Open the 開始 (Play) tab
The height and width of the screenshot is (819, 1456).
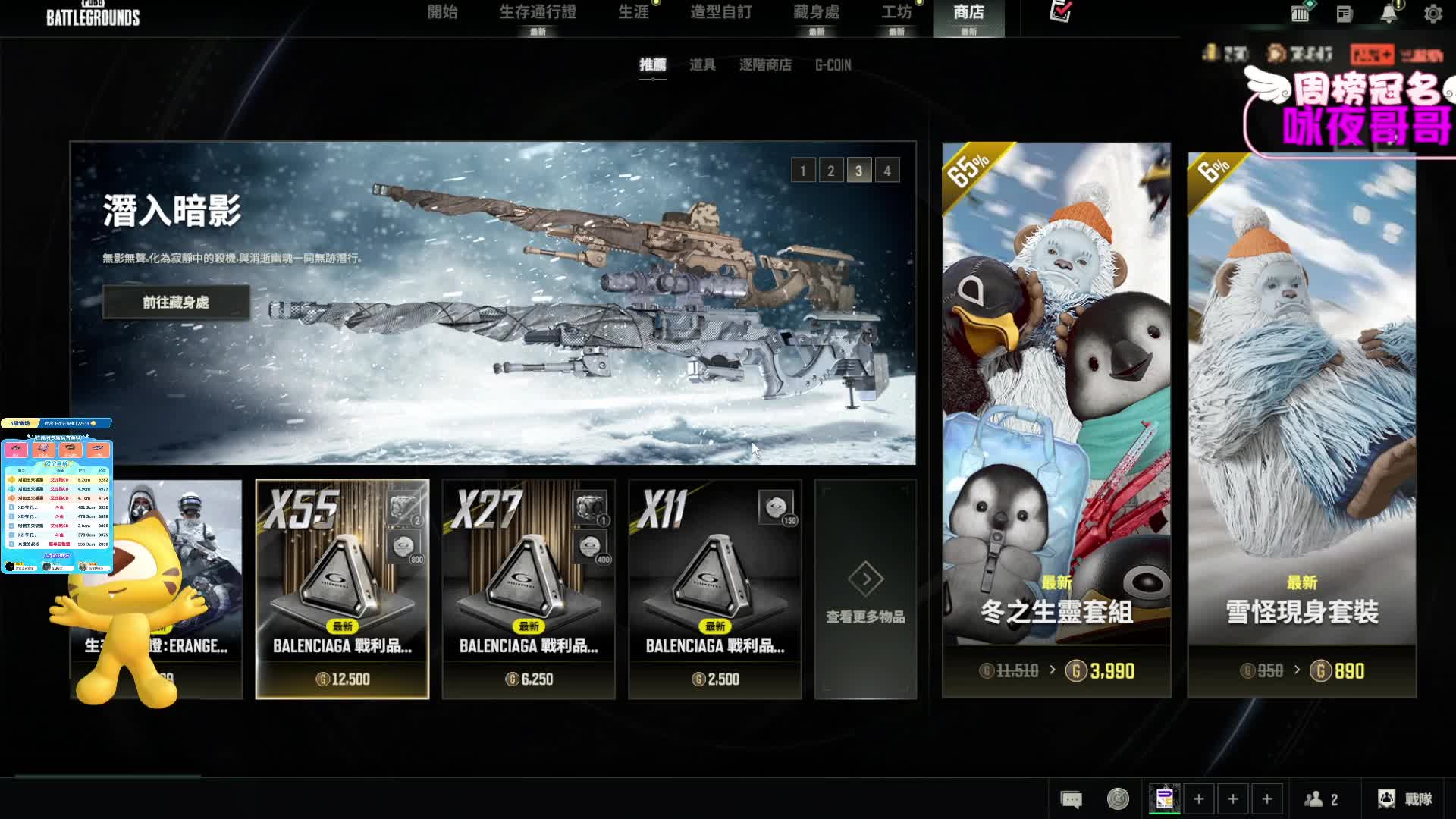(442, 13)
